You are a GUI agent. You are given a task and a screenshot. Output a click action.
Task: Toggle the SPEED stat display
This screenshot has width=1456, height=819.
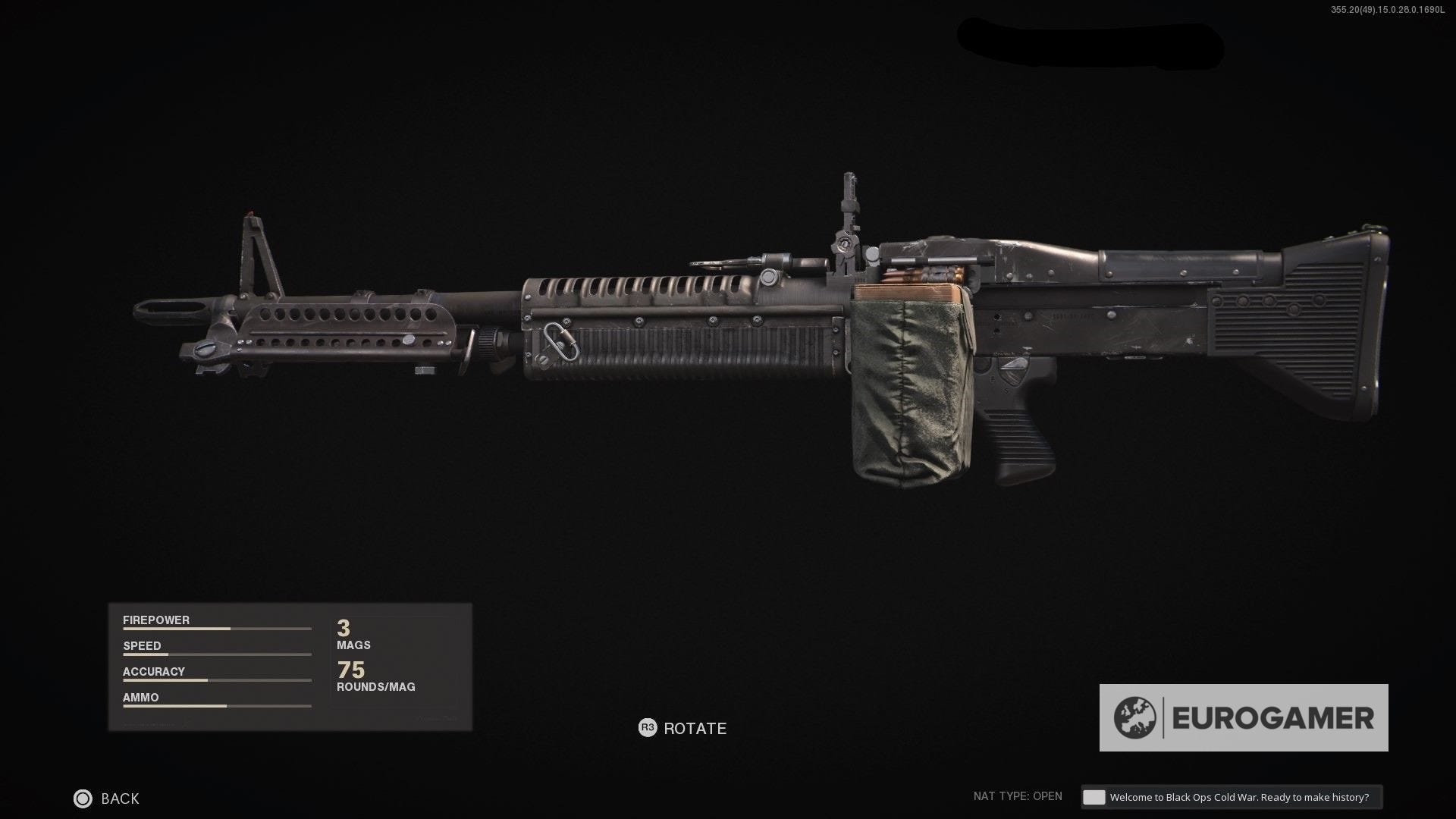point(142,646)
